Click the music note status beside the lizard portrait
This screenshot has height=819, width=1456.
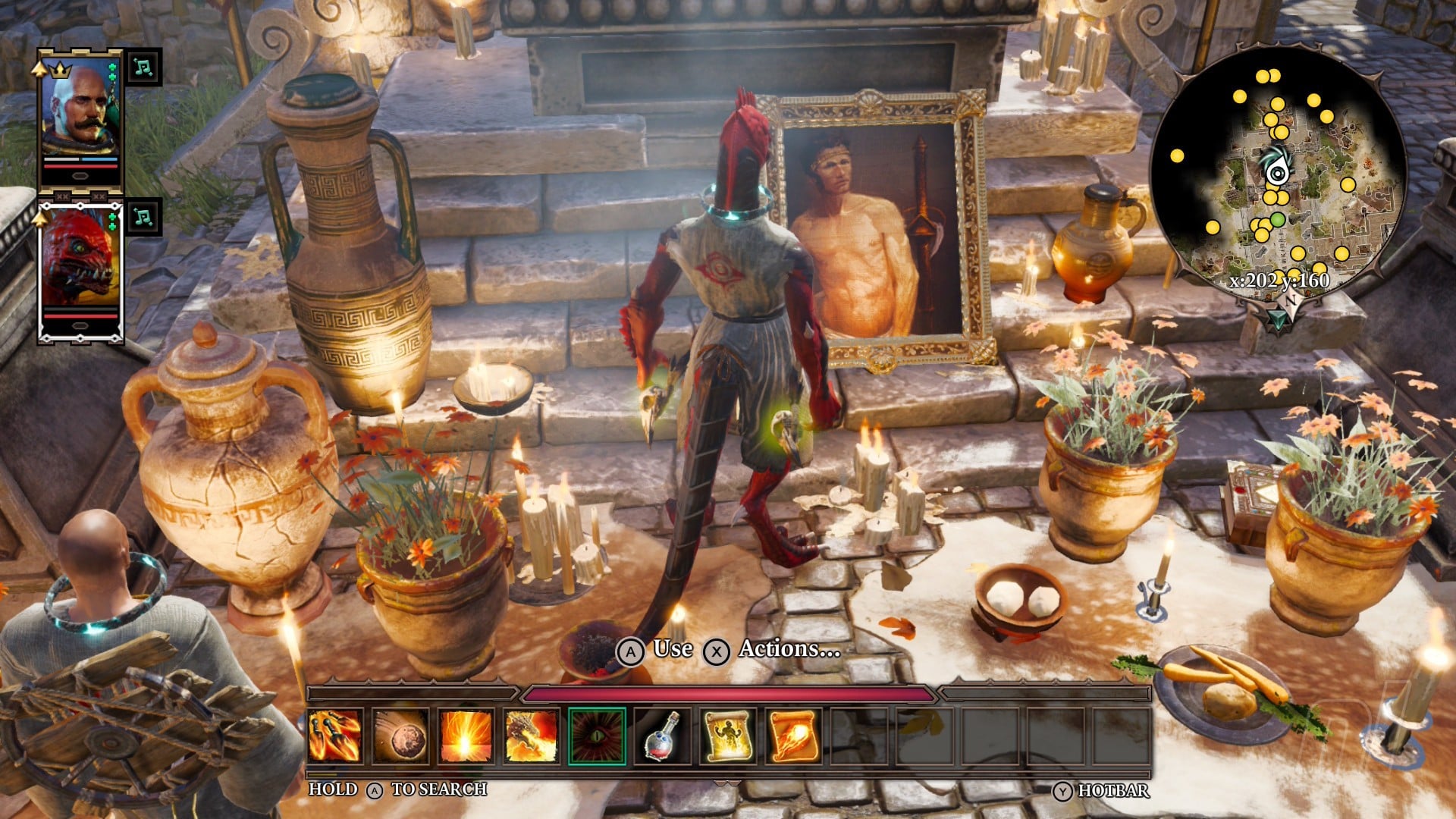click(143, 217)
